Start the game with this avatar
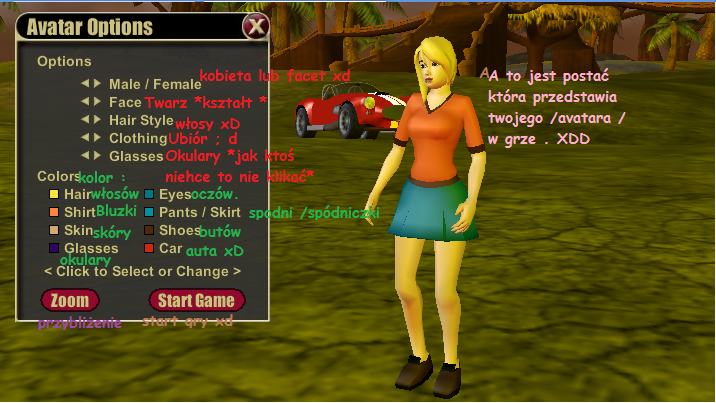716x403 pixels. pyautogui.click(x=196, y=300)
